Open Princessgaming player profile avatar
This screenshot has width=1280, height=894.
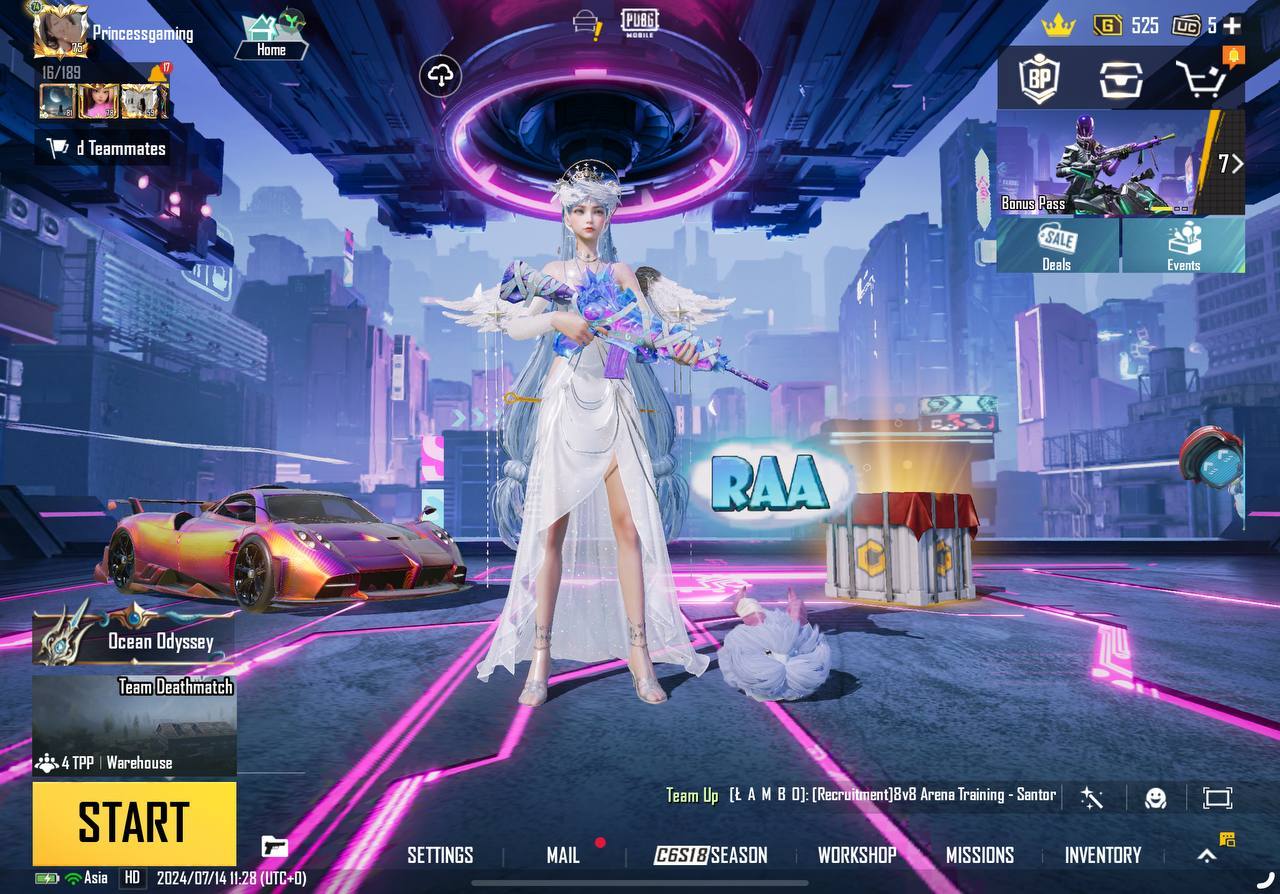click(60, 30)
